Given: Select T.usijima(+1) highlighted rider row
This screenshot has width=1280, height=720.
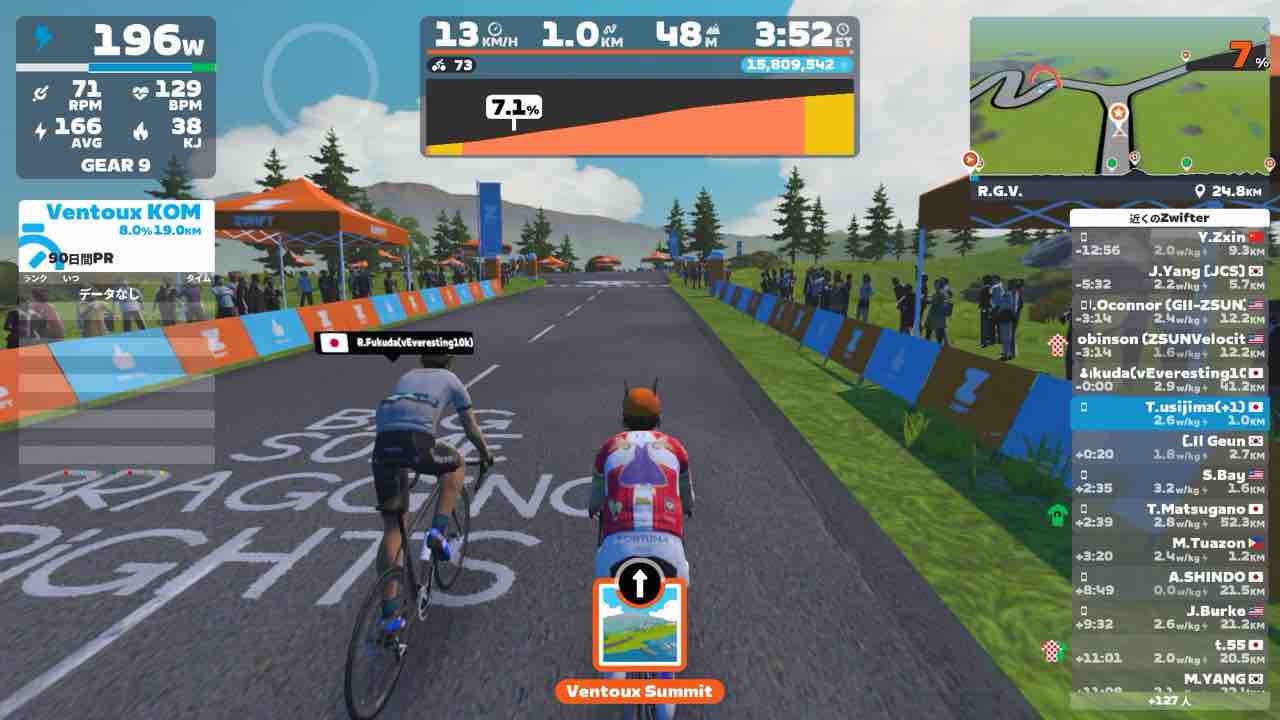Looking at the screenshot, I should 1169,414.
